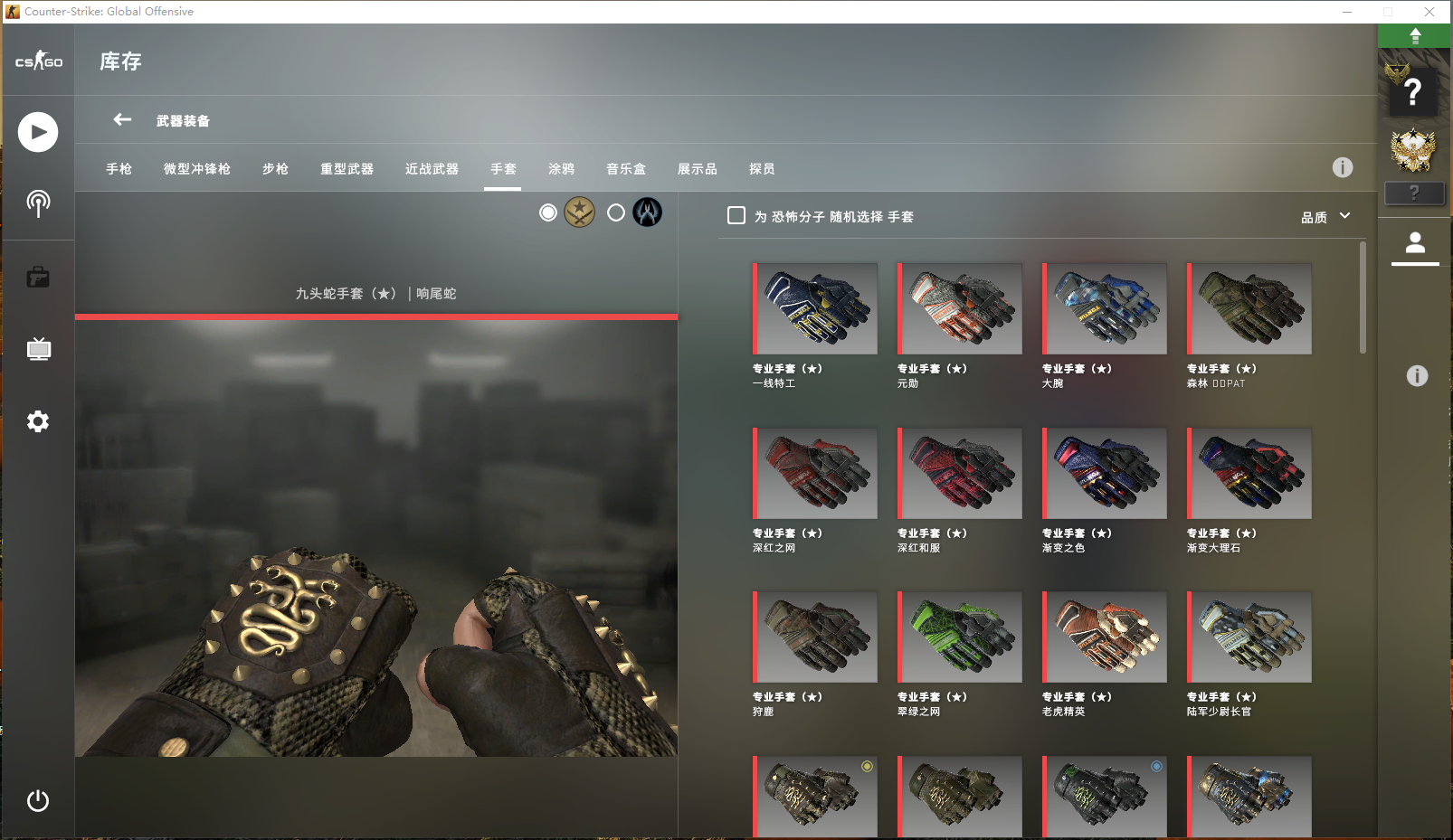Show the 音乐盒 tab
The width and height of the screenshot is (1453, 840).
[626, 169]
